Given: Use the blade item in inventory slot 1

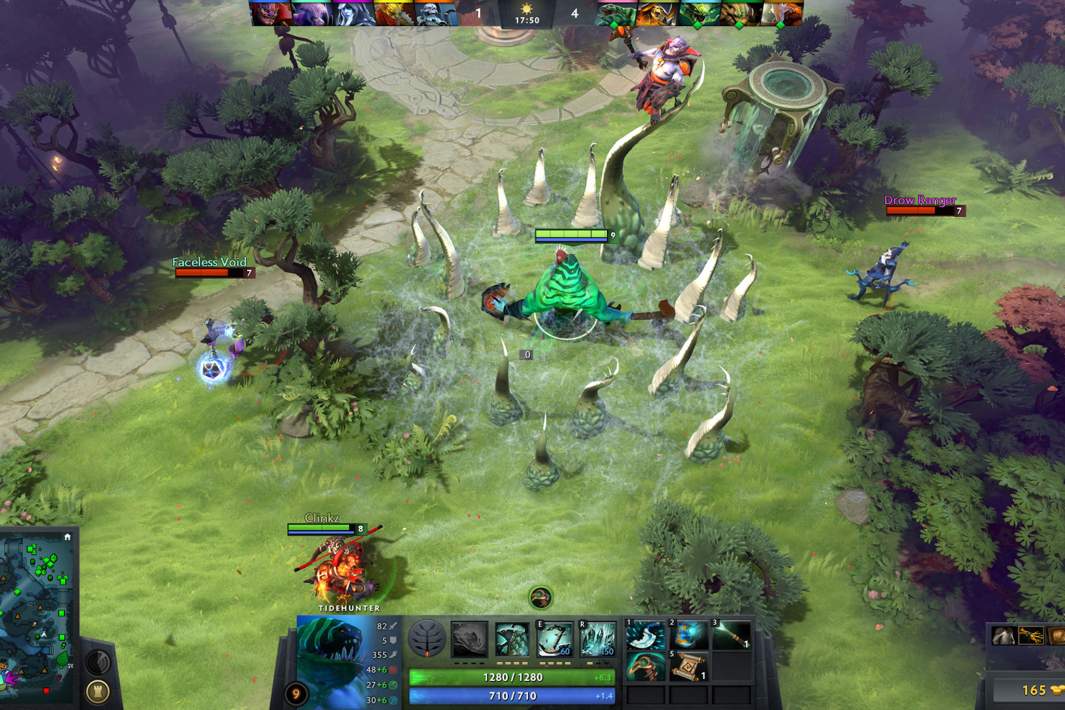Looking at the screenshot, I should [x=643, y=634].
